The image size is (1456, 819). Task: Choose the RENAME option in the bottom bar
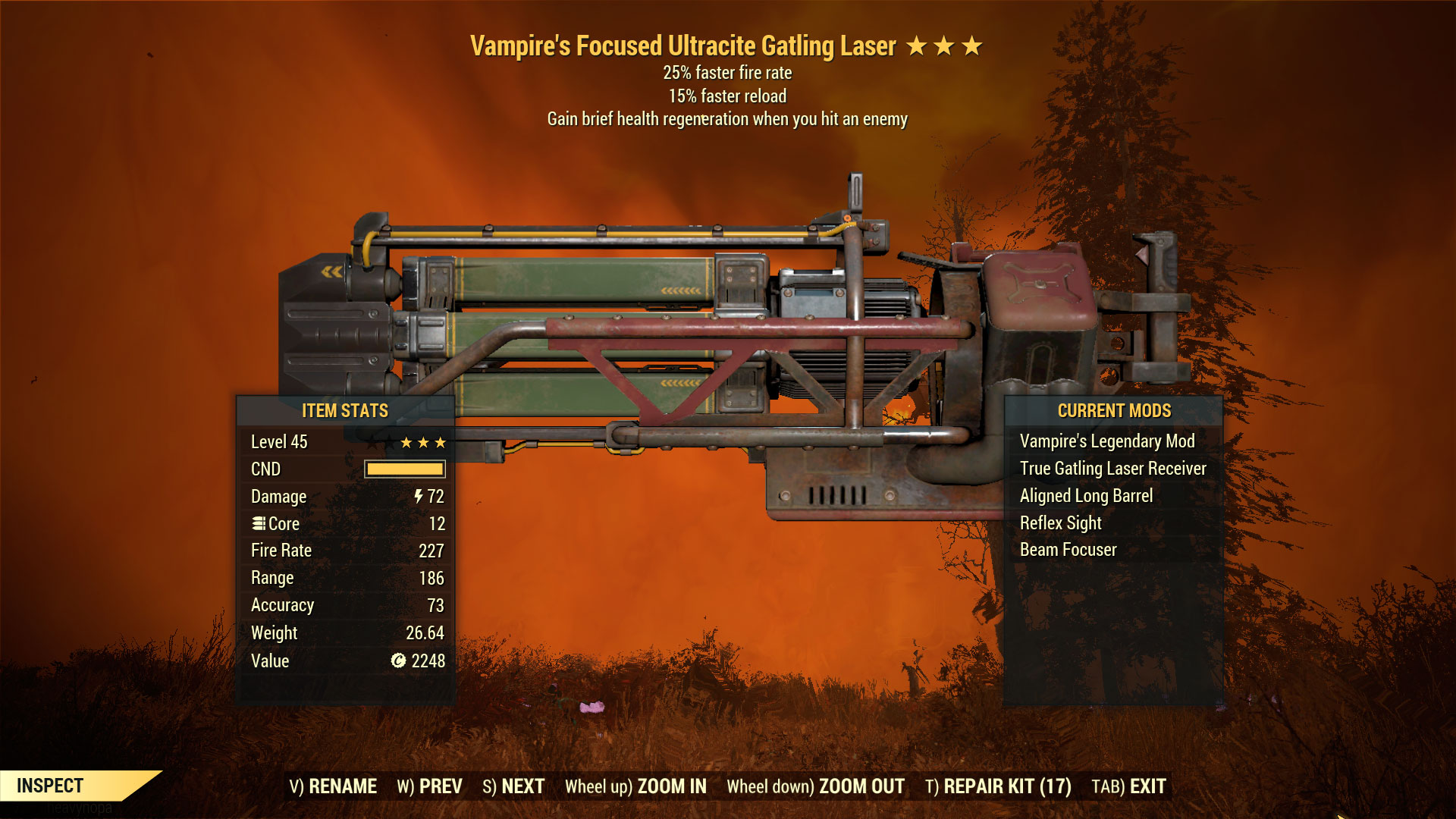point(333,786)
